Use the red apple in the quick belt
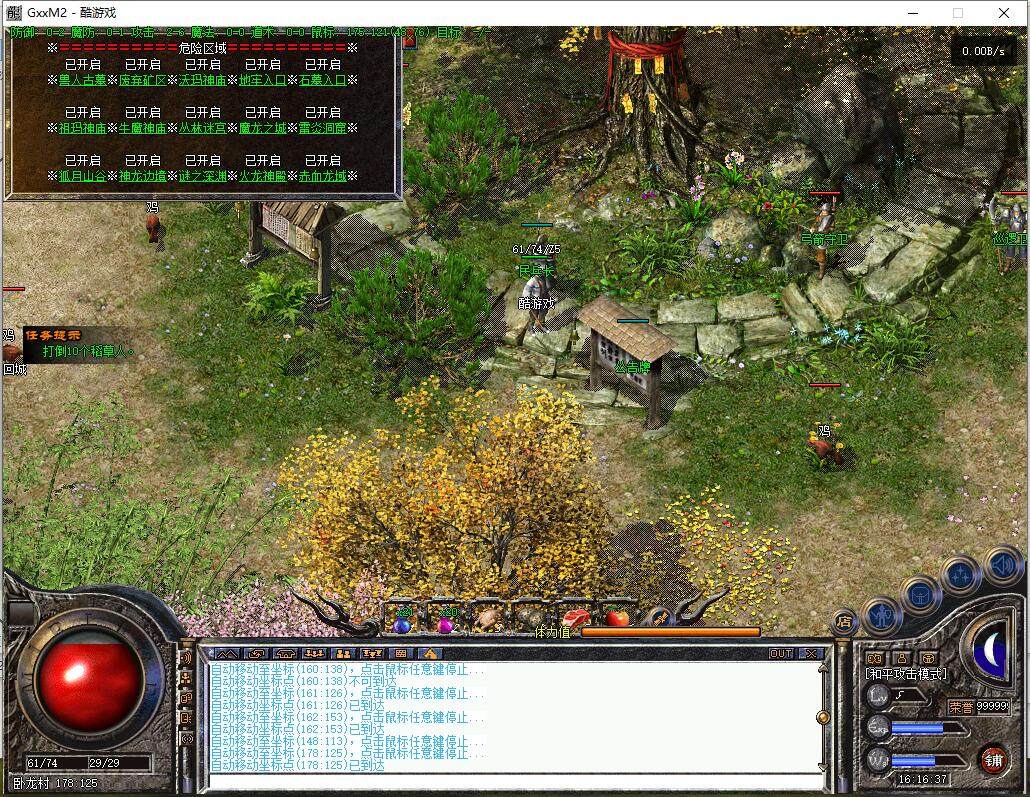This screenshot has width=1030, height=797. 618,617
